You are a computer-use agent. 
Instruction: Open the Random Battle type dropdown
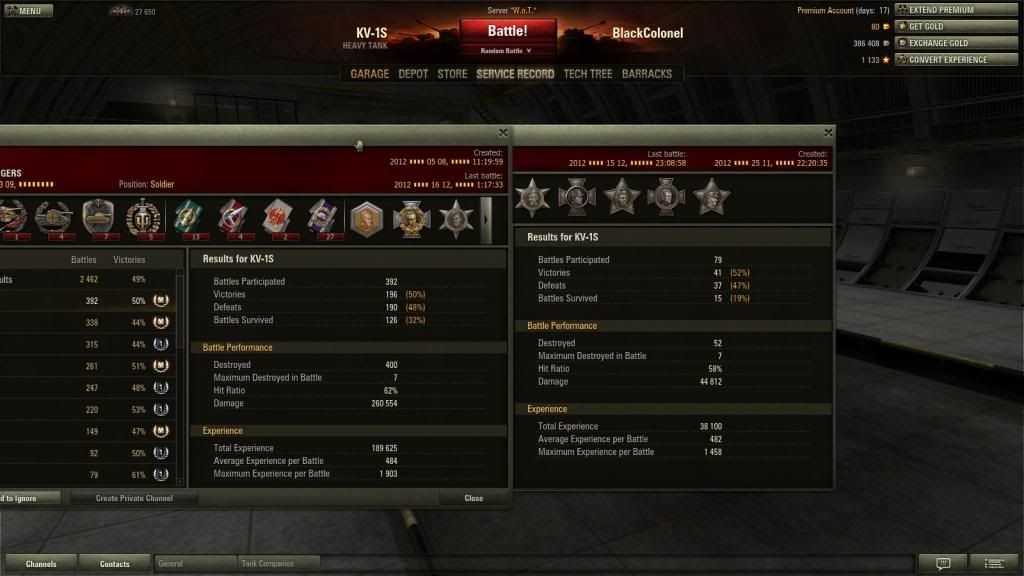pos(507,50)
